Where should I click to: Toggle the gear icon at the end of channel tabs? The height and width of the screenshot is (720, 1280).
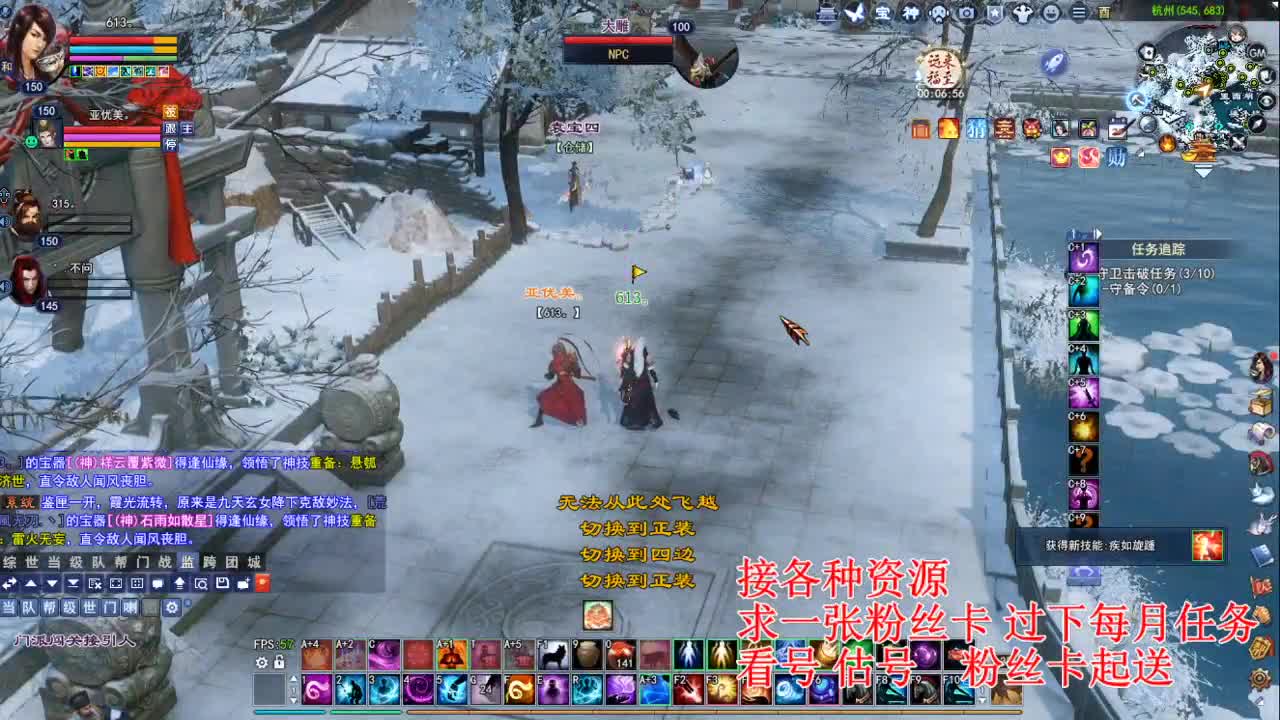pyautogui.click(x=172, y=607)
